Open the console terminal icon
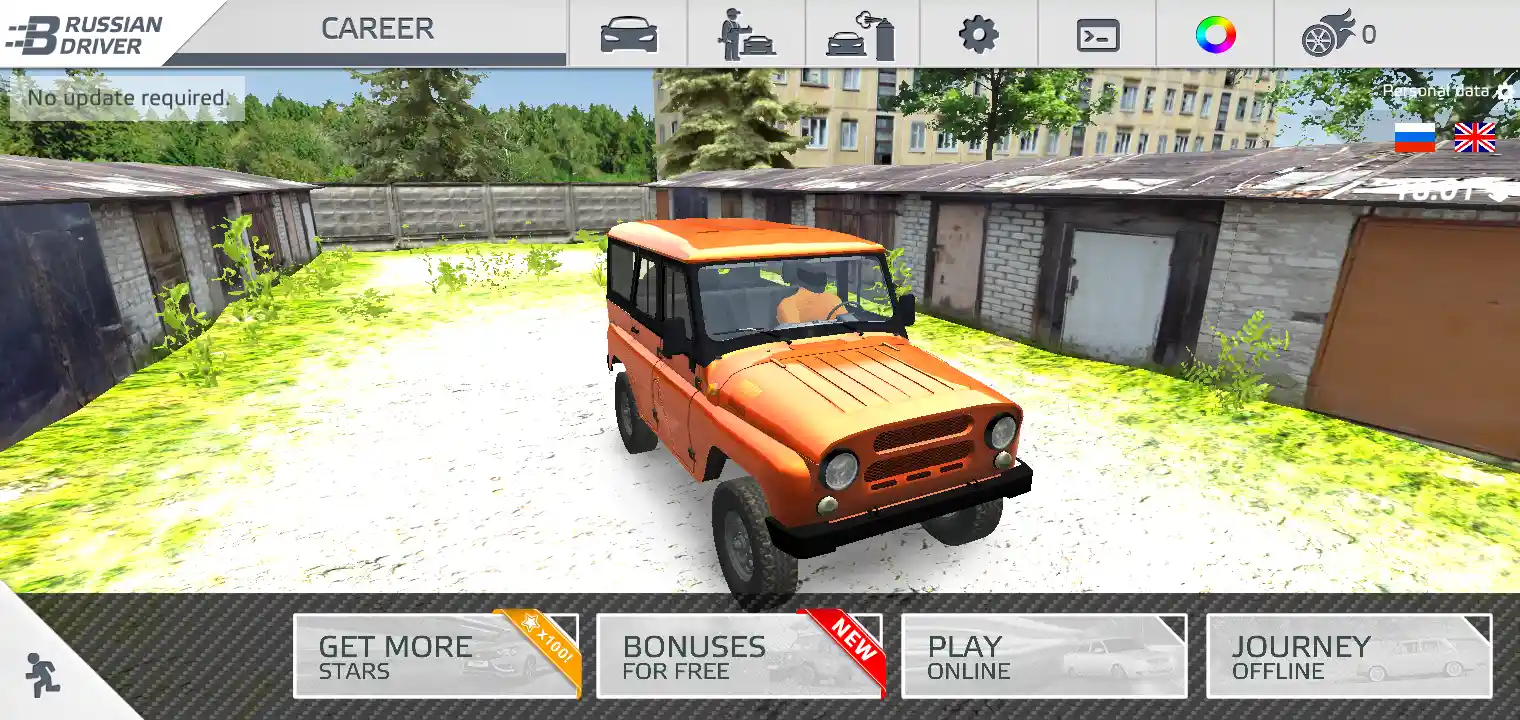Screen dimensions: 1520x720 coord(1097,35)
